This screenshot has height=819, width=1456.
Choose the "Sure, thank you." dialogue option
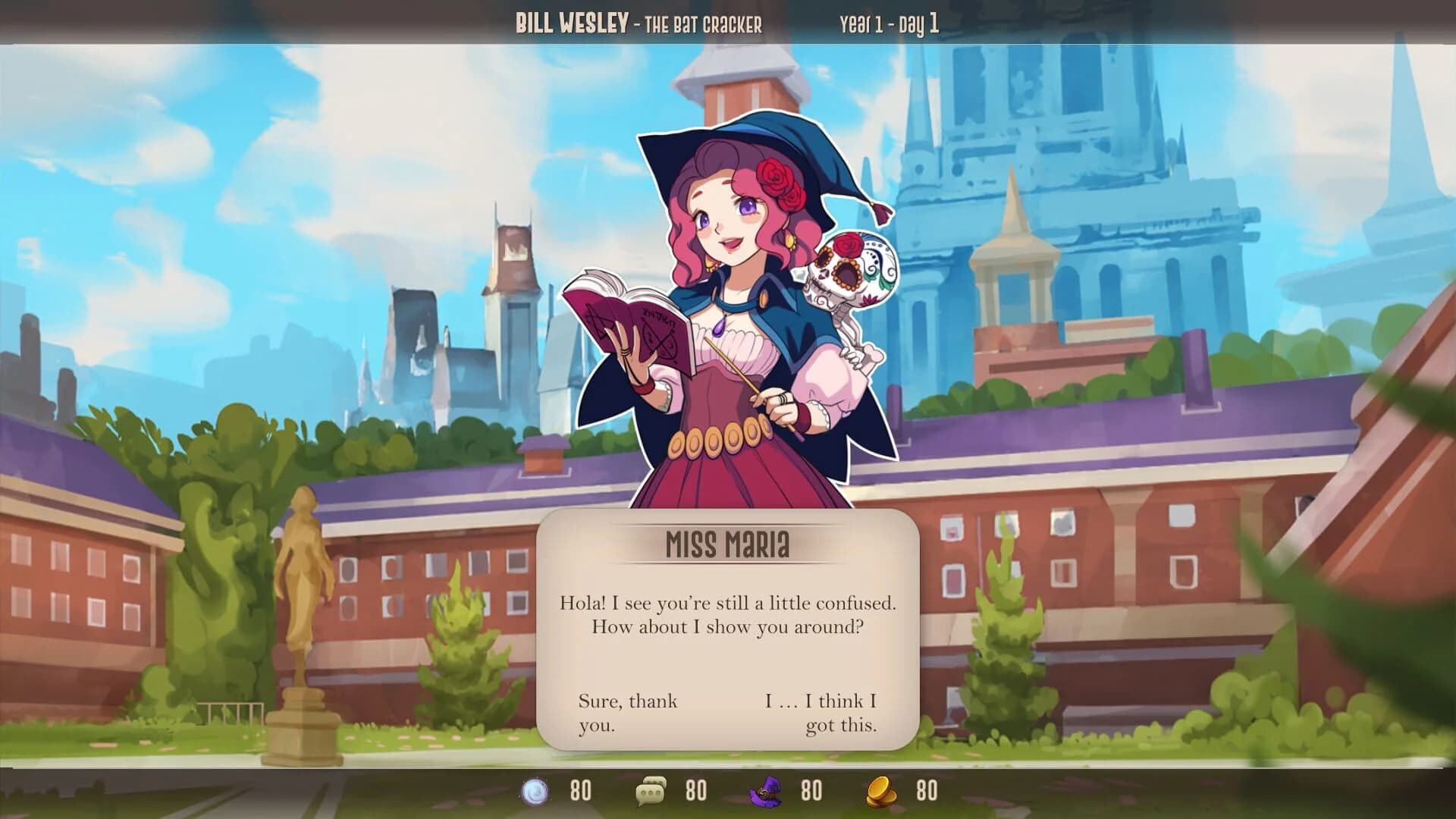(627, 713)
